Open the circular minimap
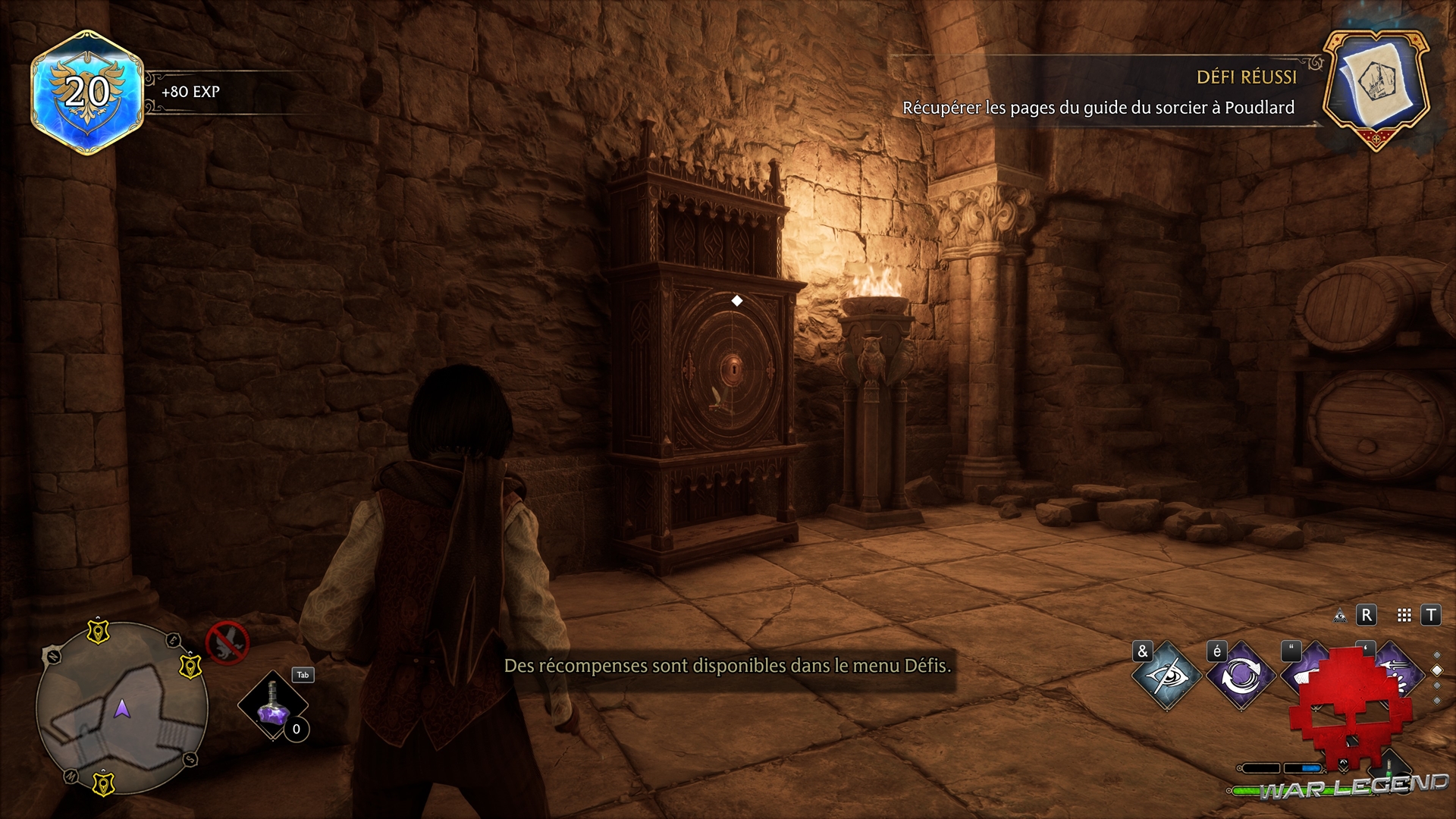 123,707
